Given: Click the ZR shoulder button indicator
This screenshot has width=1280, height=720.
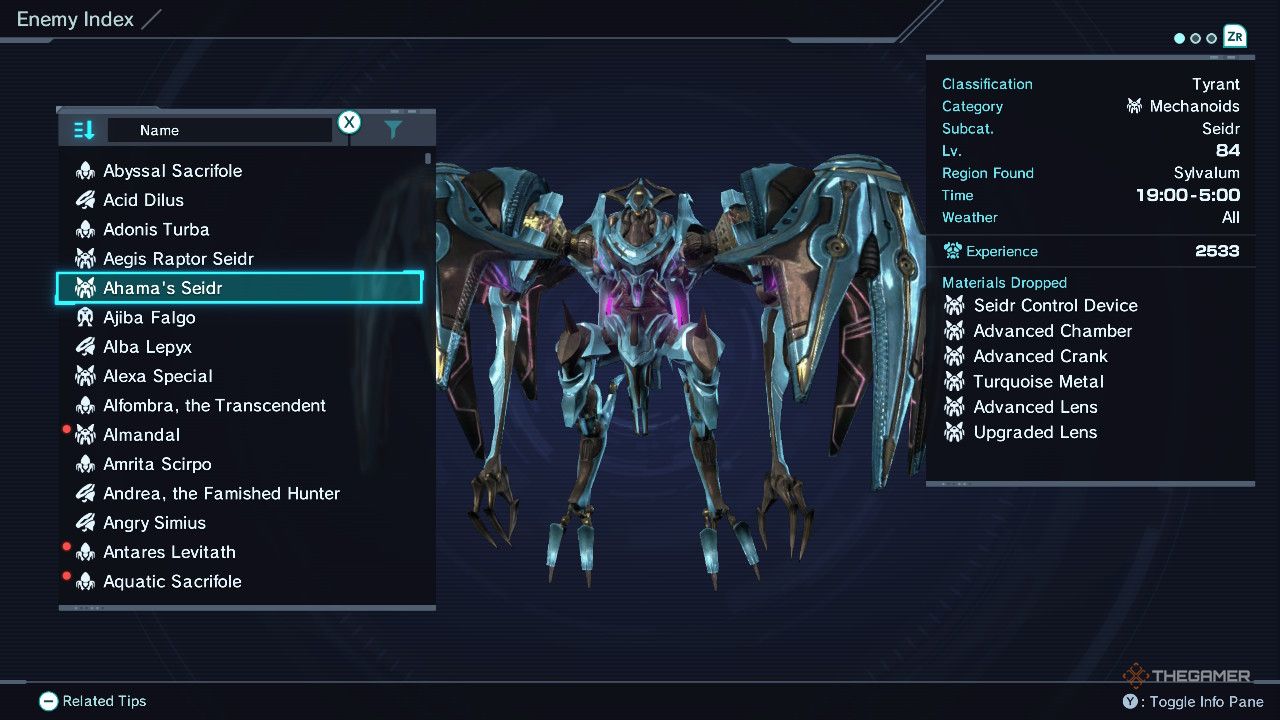Looking at the screenshot, I should pos(1234,37).
